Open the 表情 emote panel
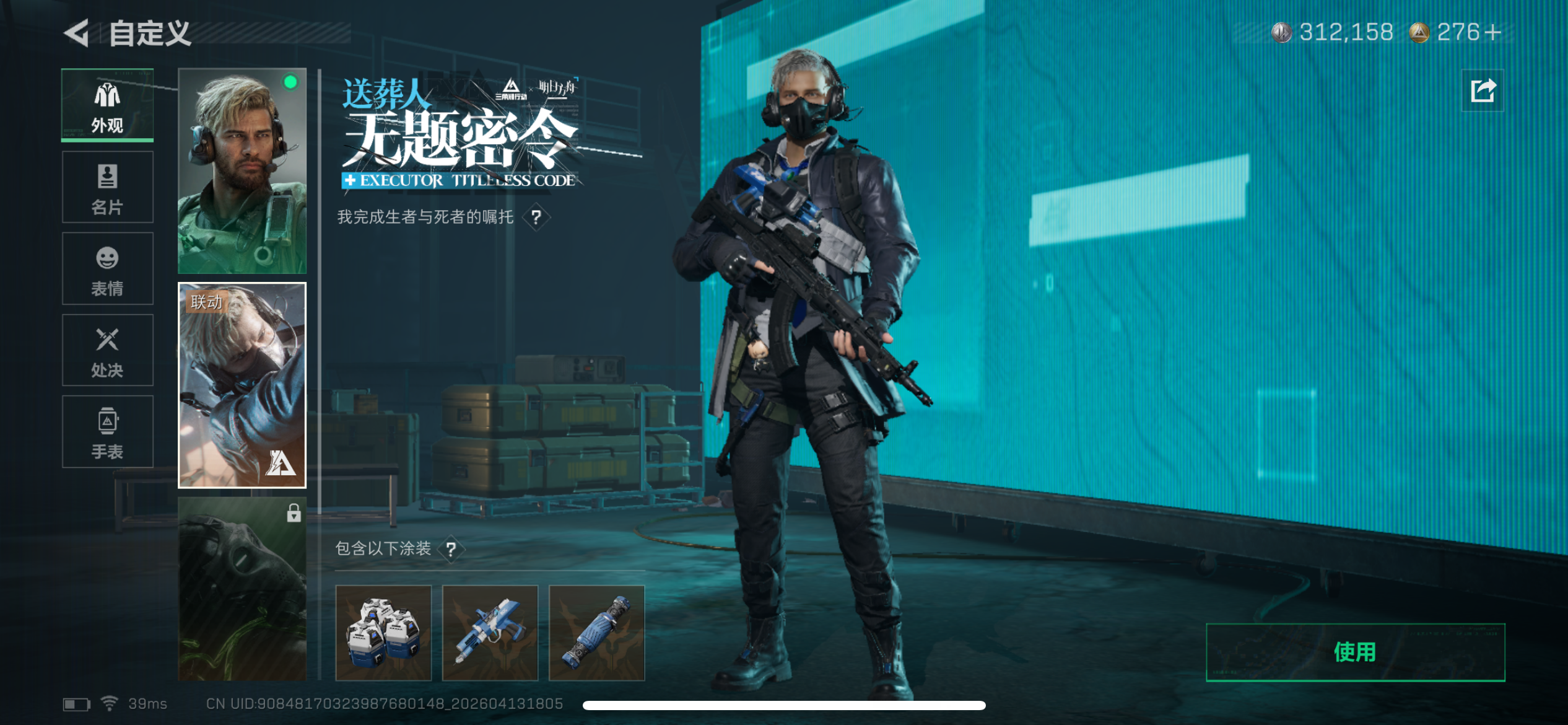This screenshot has width=1568, height=725. [107, 269]
